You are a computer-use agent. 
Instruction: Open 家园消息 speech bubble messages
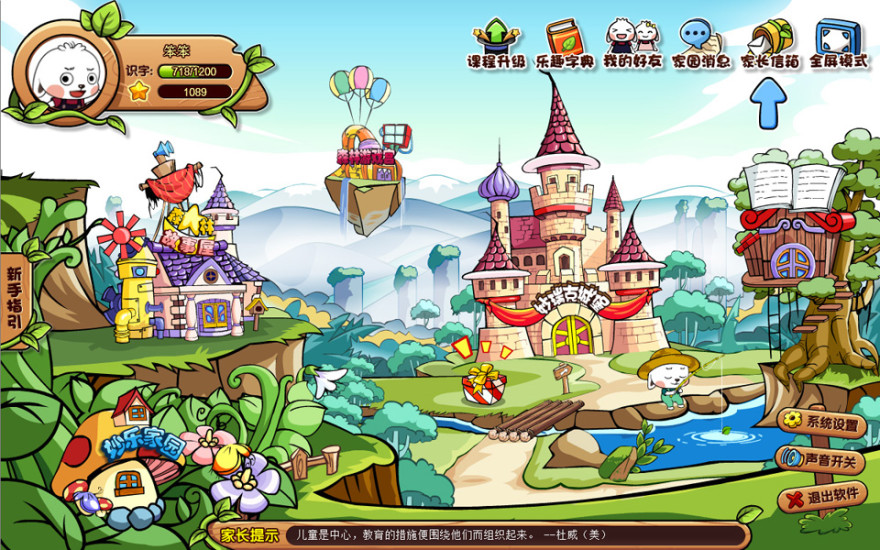pyautogui.click(x=700, y=44)
